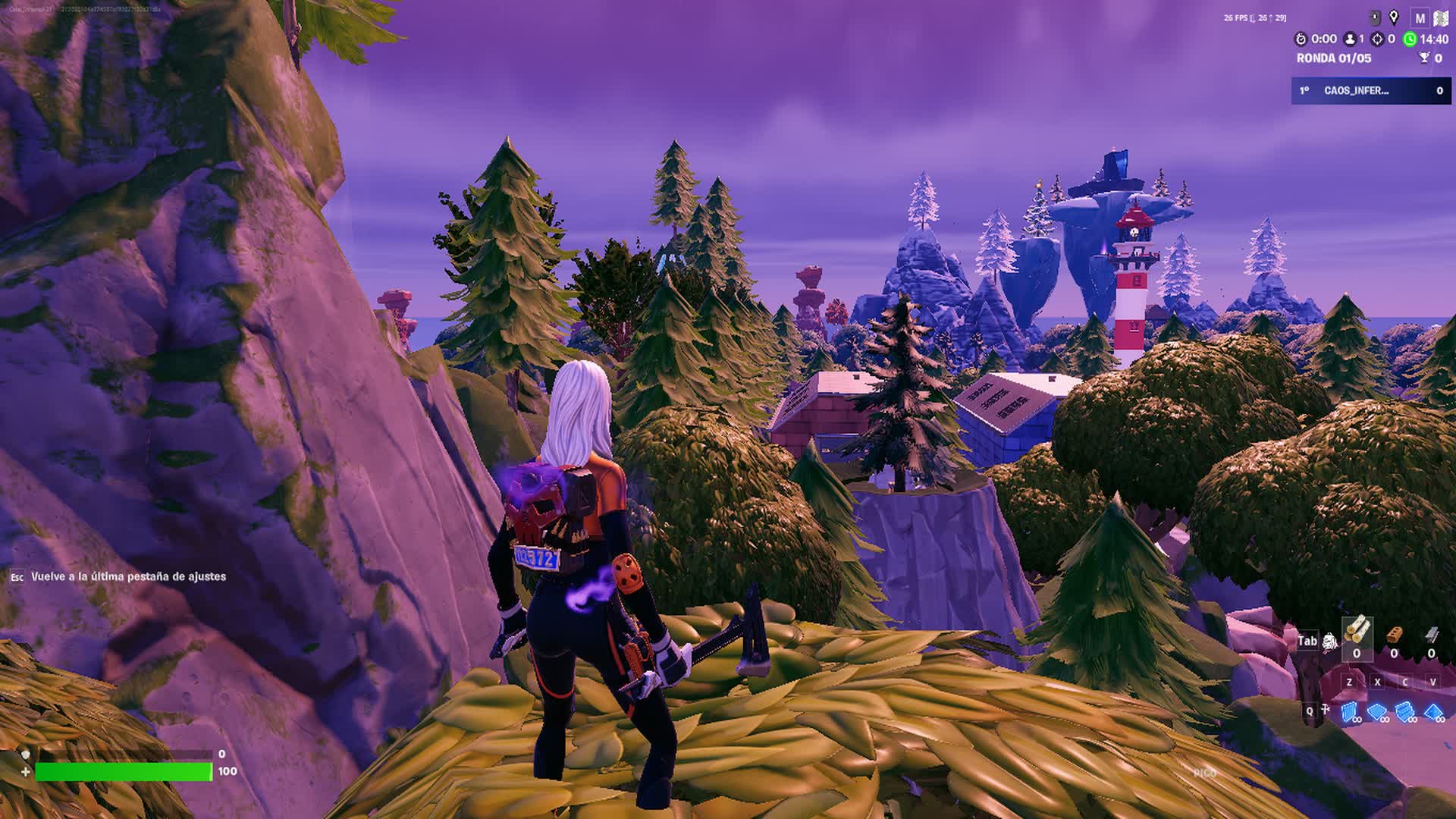Click the map marker pin icon
Viewport: 1456px width, 819px height.
pos(1394,17)
